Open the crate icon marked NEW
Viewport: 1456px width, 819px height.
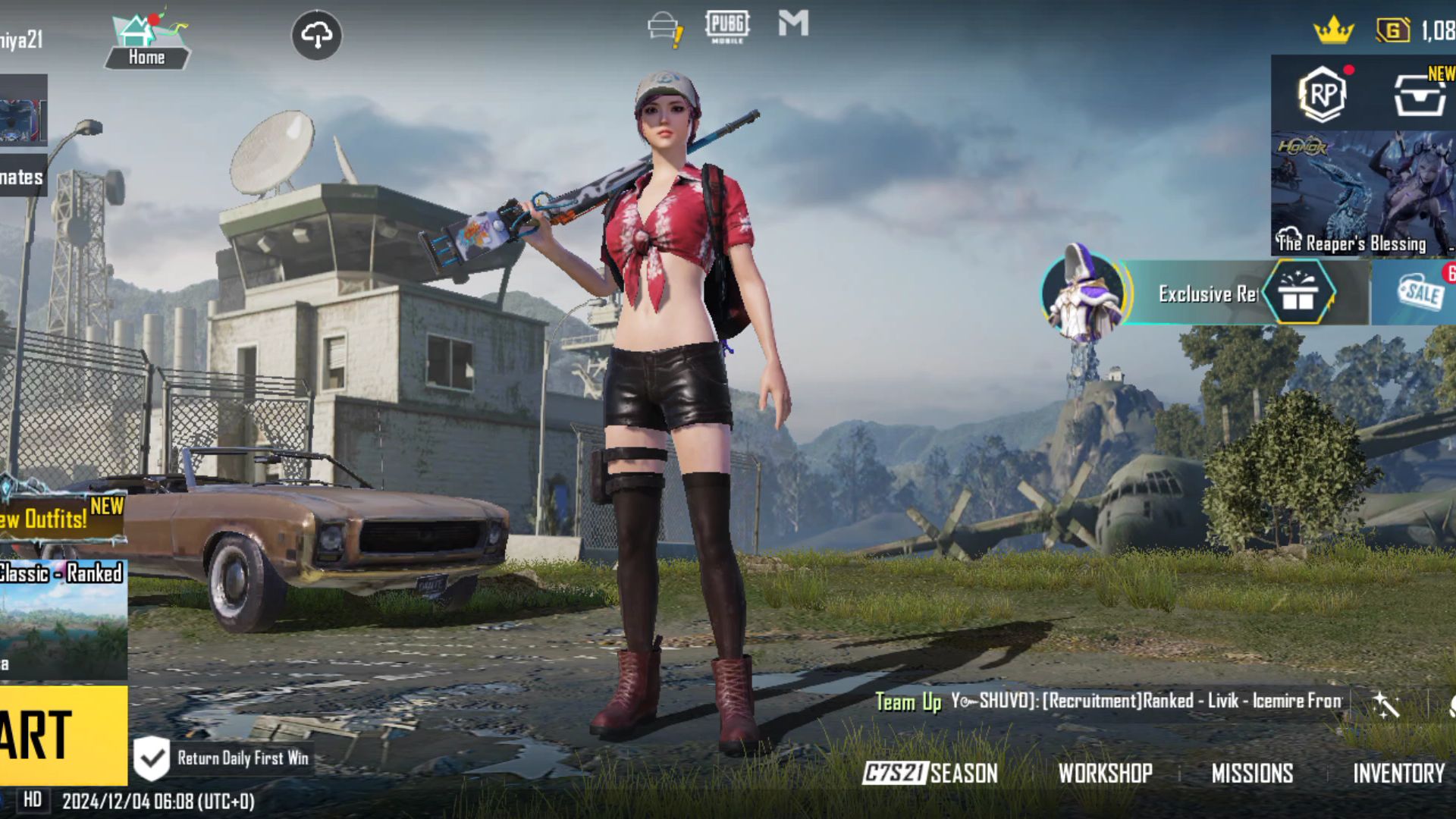point(1420,94)
